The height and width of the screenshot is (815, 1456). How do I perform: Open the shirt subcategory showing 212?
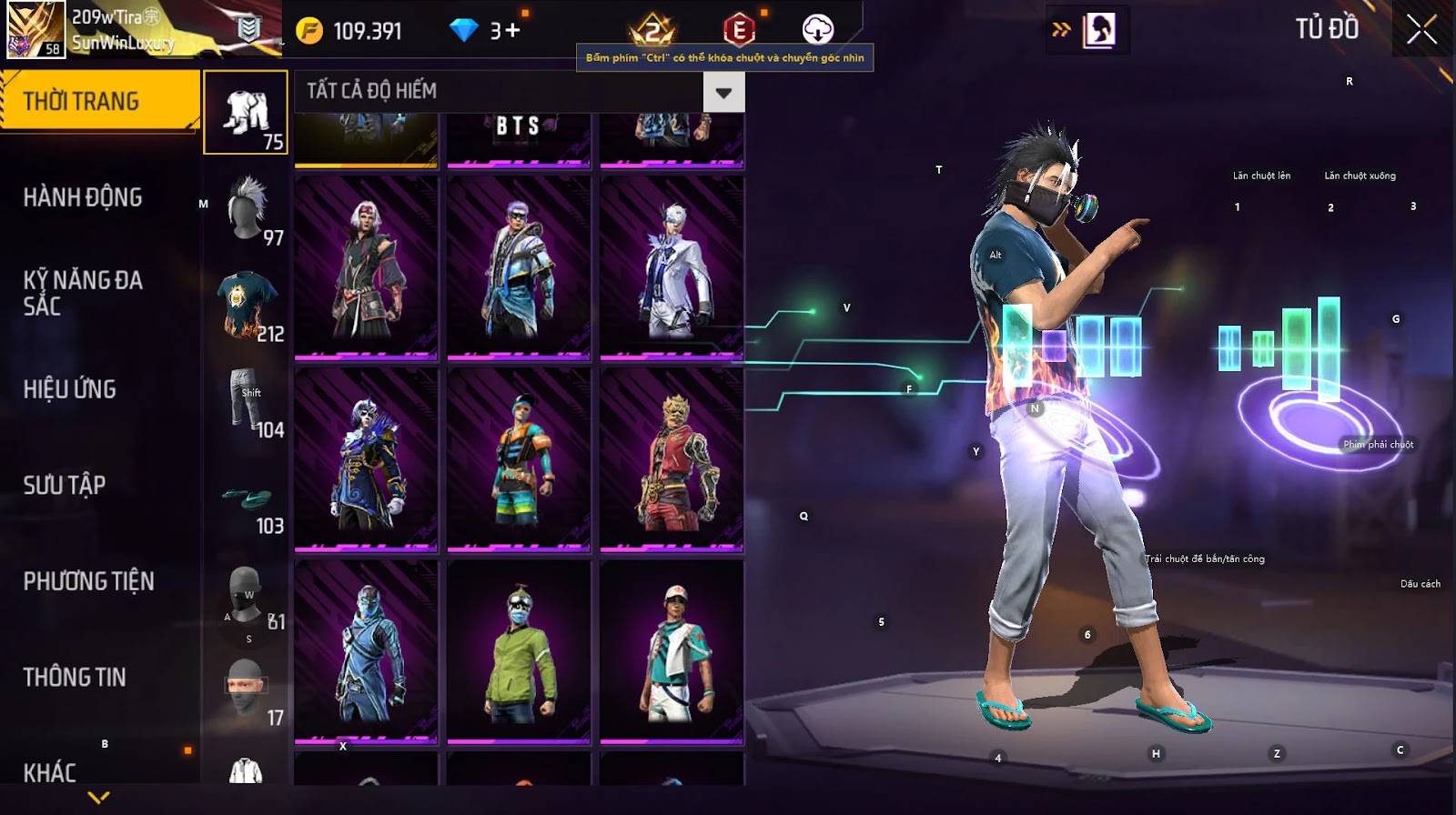pyautogui.click(x=246, y=305)
